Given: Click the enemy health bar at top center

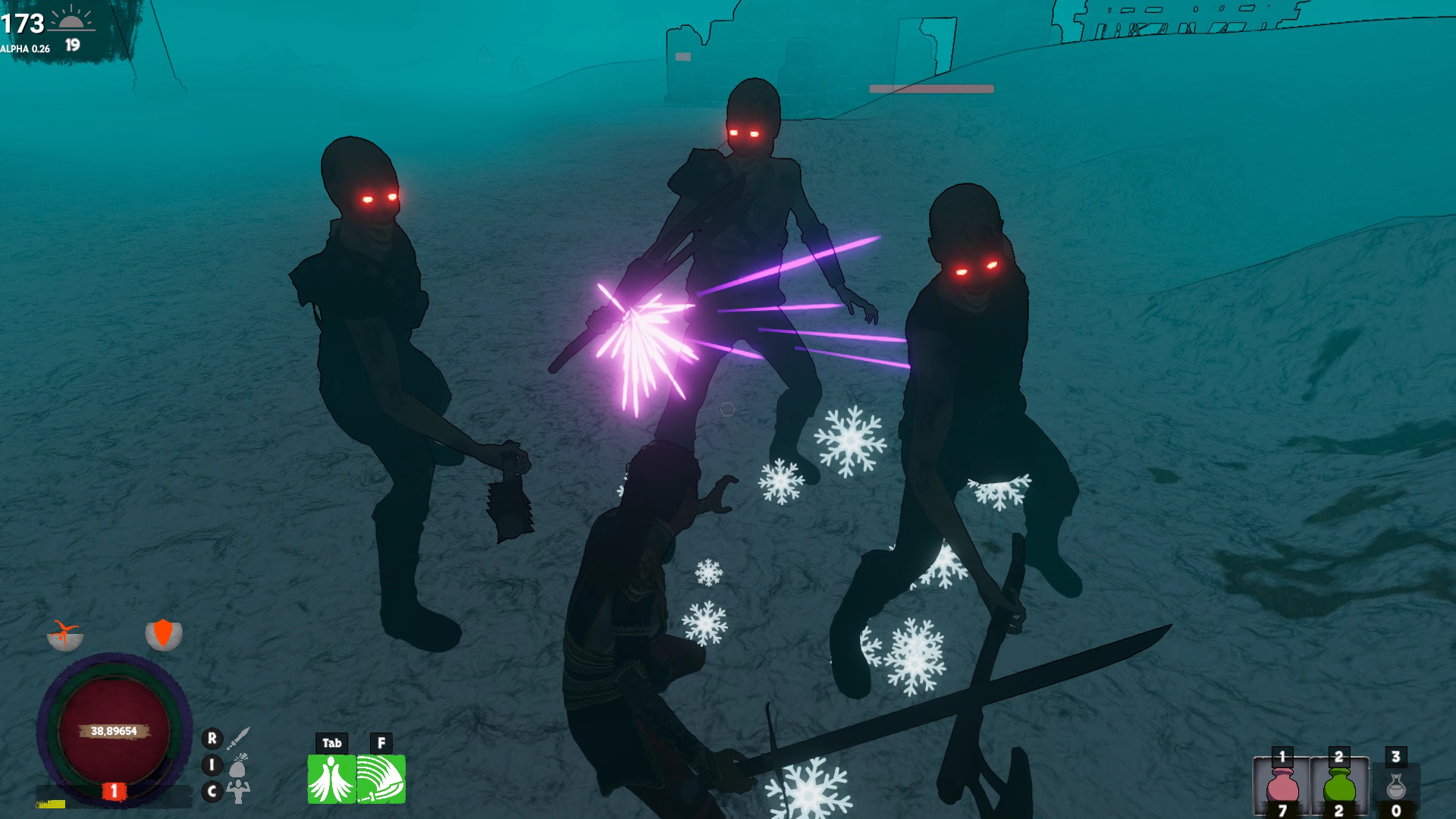Looking at the screenshot, I should (930, 87).
